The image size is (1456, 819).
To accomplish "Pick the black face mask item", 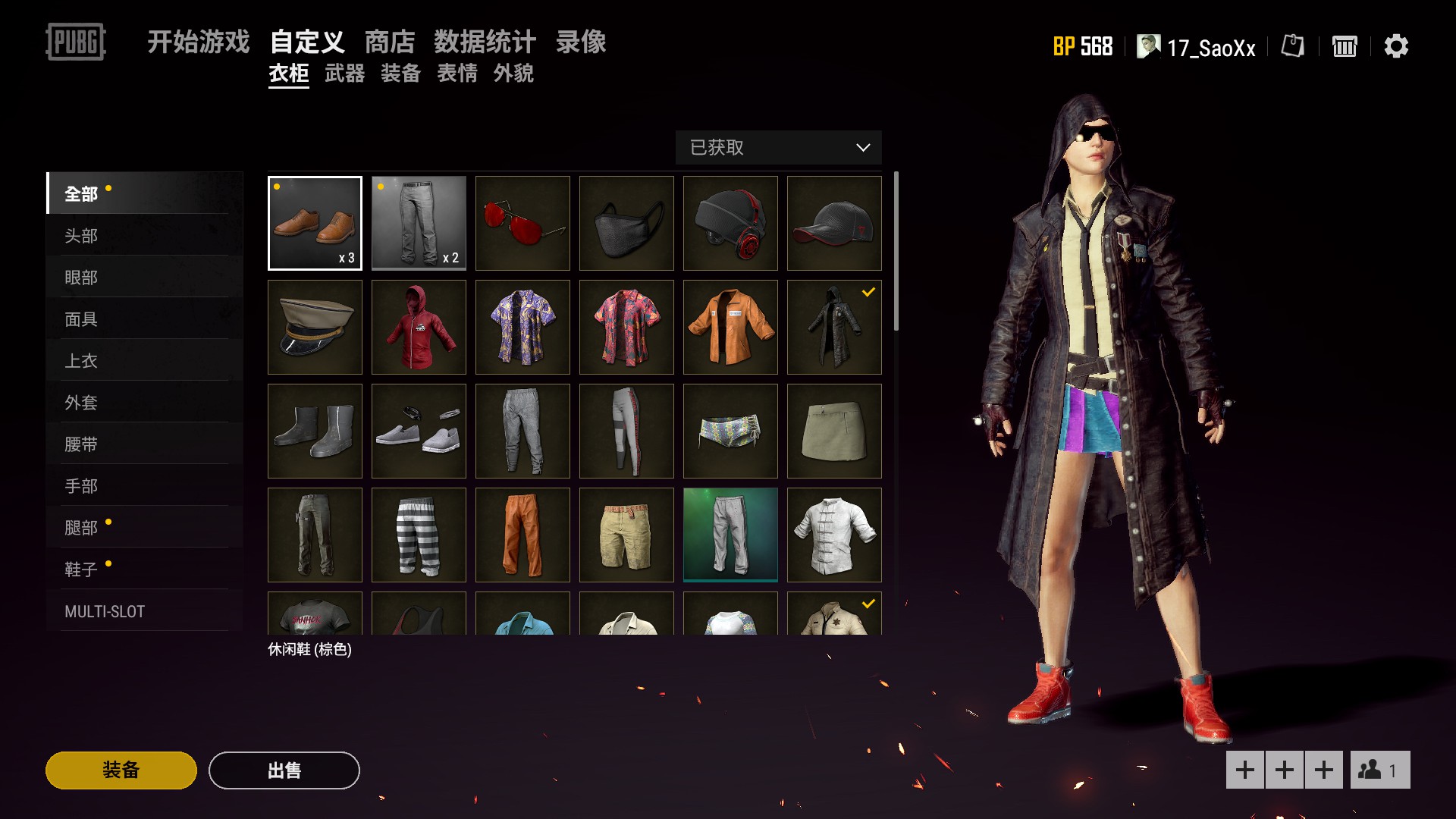I will coord(626,223).
